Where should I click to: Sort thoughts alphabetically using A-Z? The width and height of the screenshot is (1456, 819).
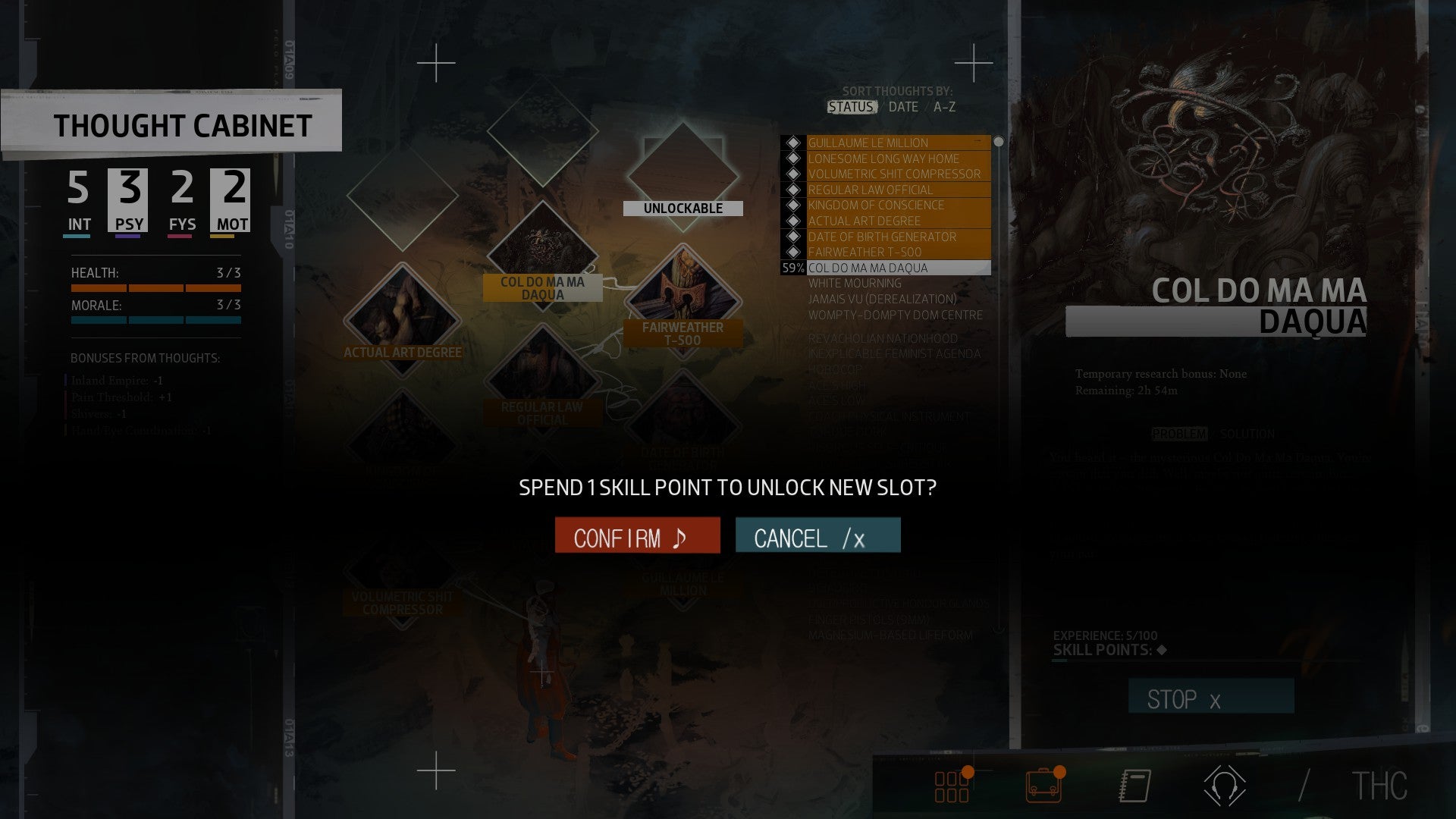945,107
